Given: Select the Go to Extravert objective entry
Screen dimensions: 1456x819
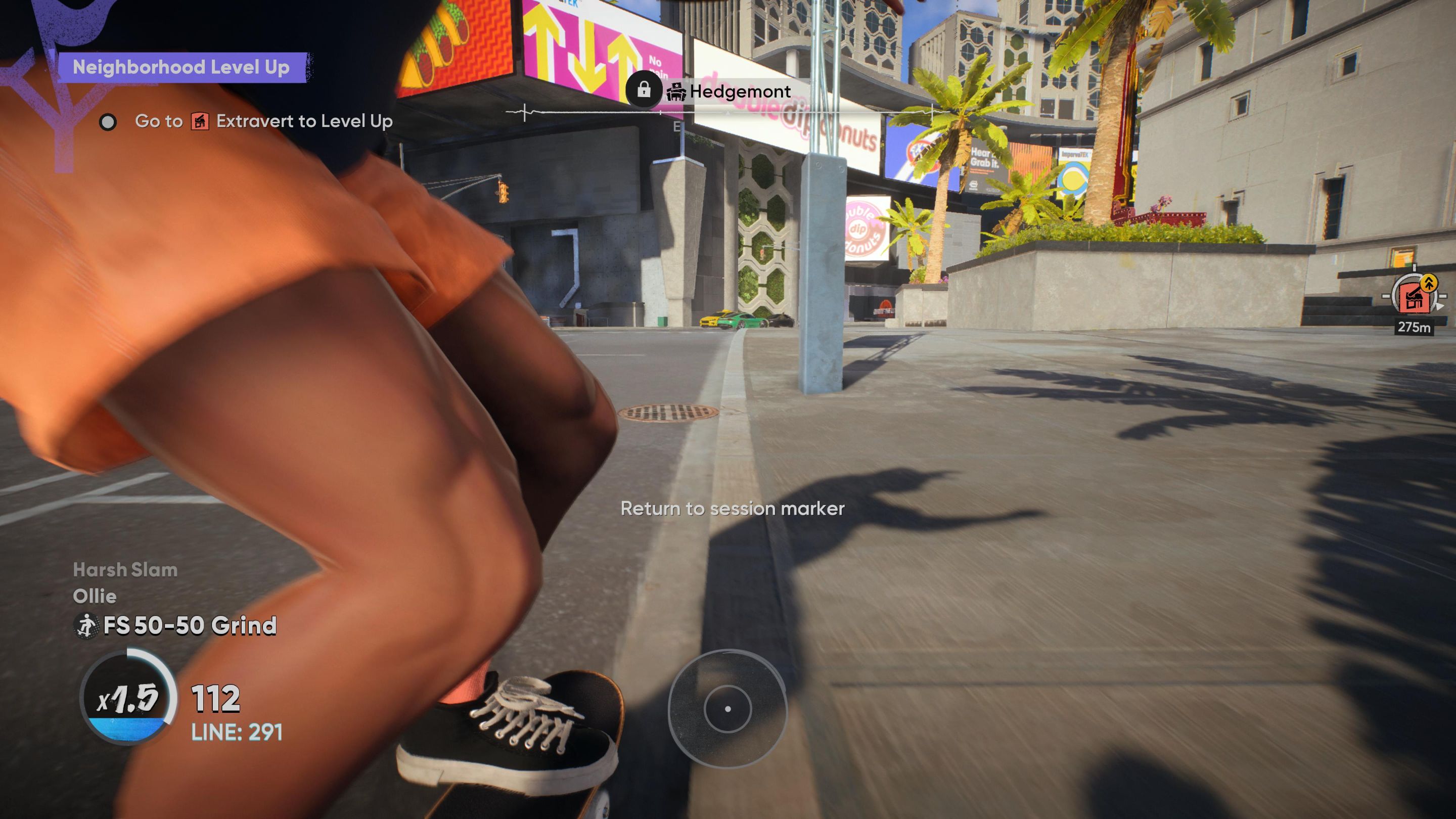Looking at the screenshot, I should click(263, 121).
